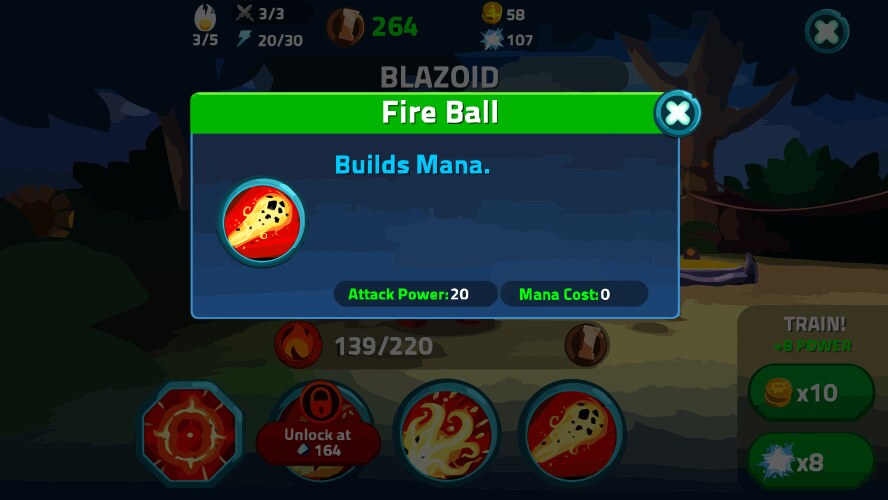The image size is (888, 500).
Task: Close the Fire Ball info popup
Action: click(677, 114)
